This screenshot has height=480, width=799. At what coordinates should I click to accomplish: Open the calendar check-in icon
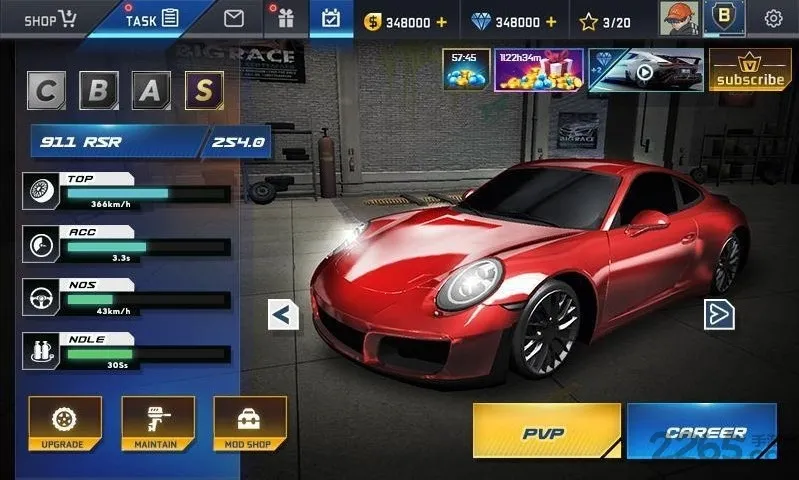coord(331,19)
